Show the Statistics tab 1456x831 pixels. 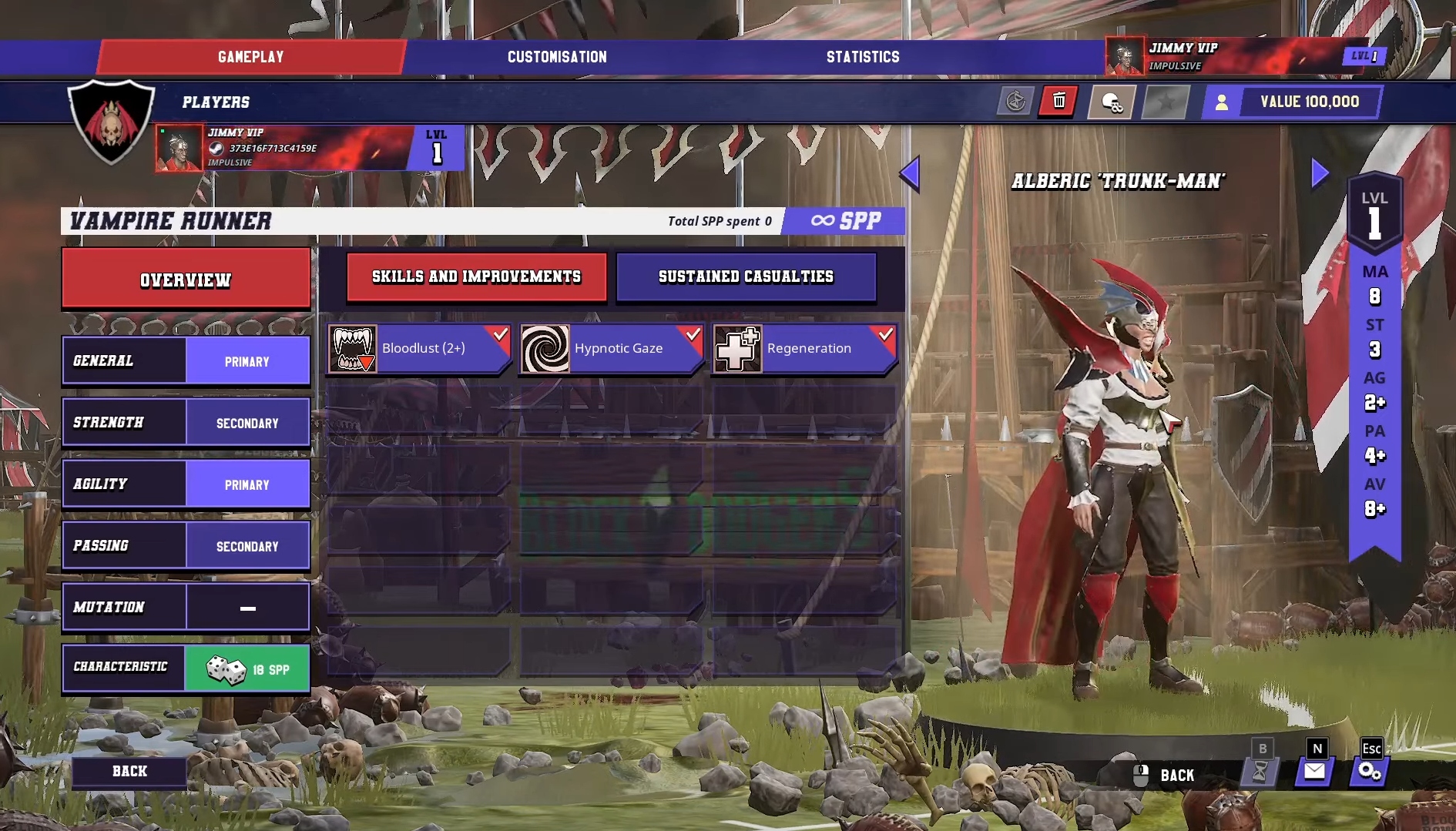coord(863,57)
